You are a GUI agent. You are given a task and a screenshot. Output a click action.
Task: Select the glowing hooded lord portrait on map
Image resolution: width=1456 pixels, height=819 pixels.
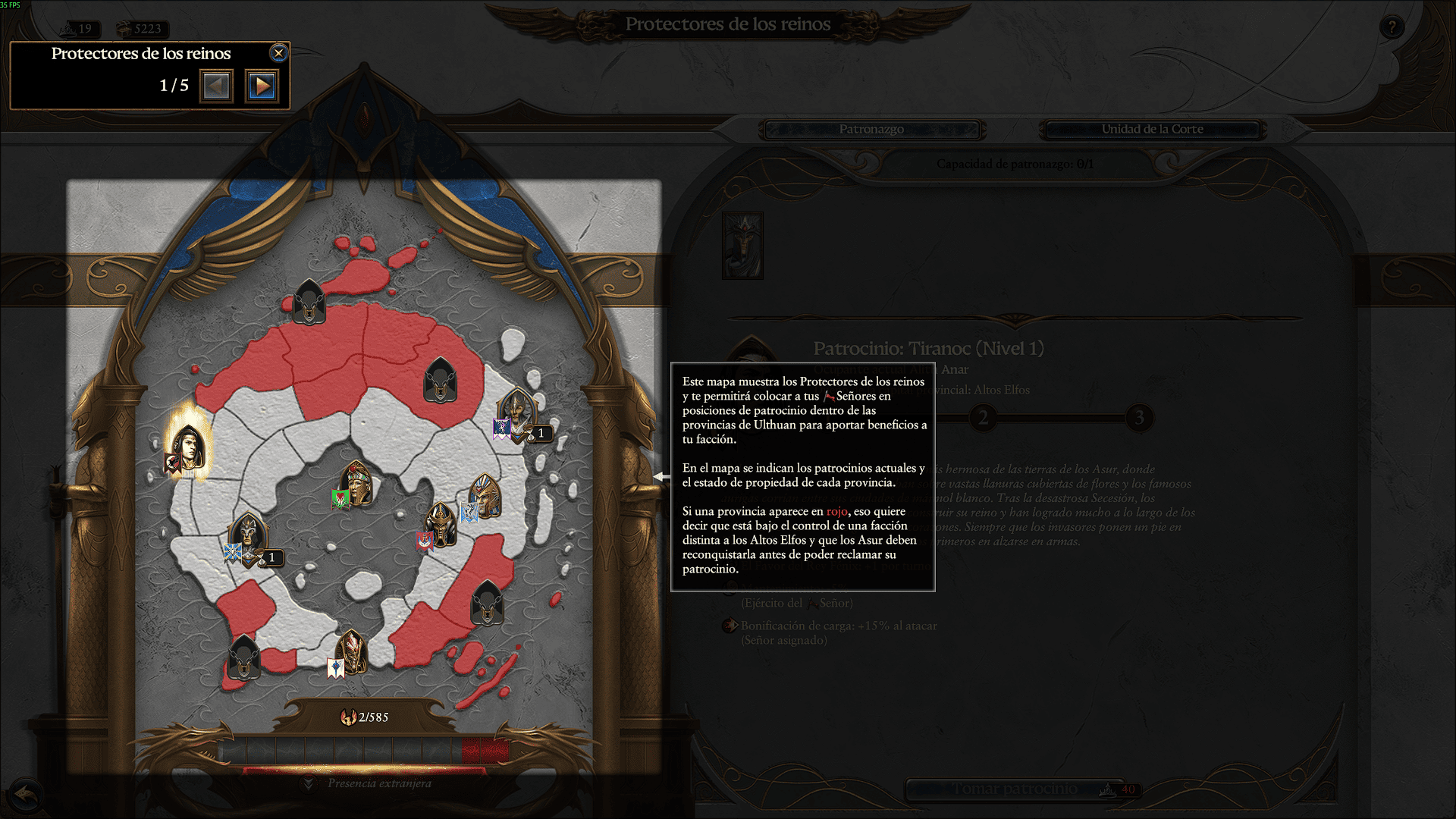pyautogui.click(x=187, y=447)
